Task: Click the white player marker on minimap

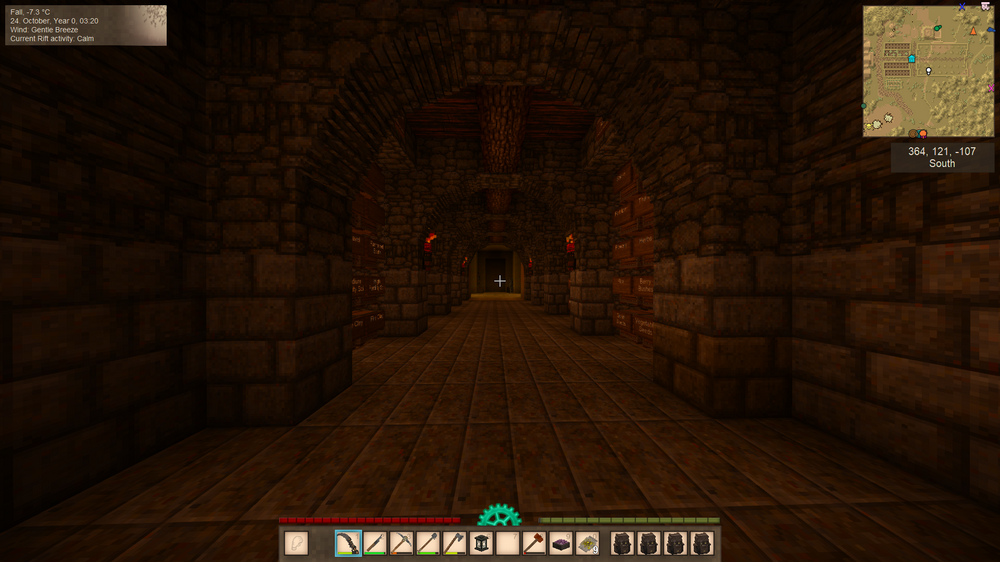Action: 929,70
